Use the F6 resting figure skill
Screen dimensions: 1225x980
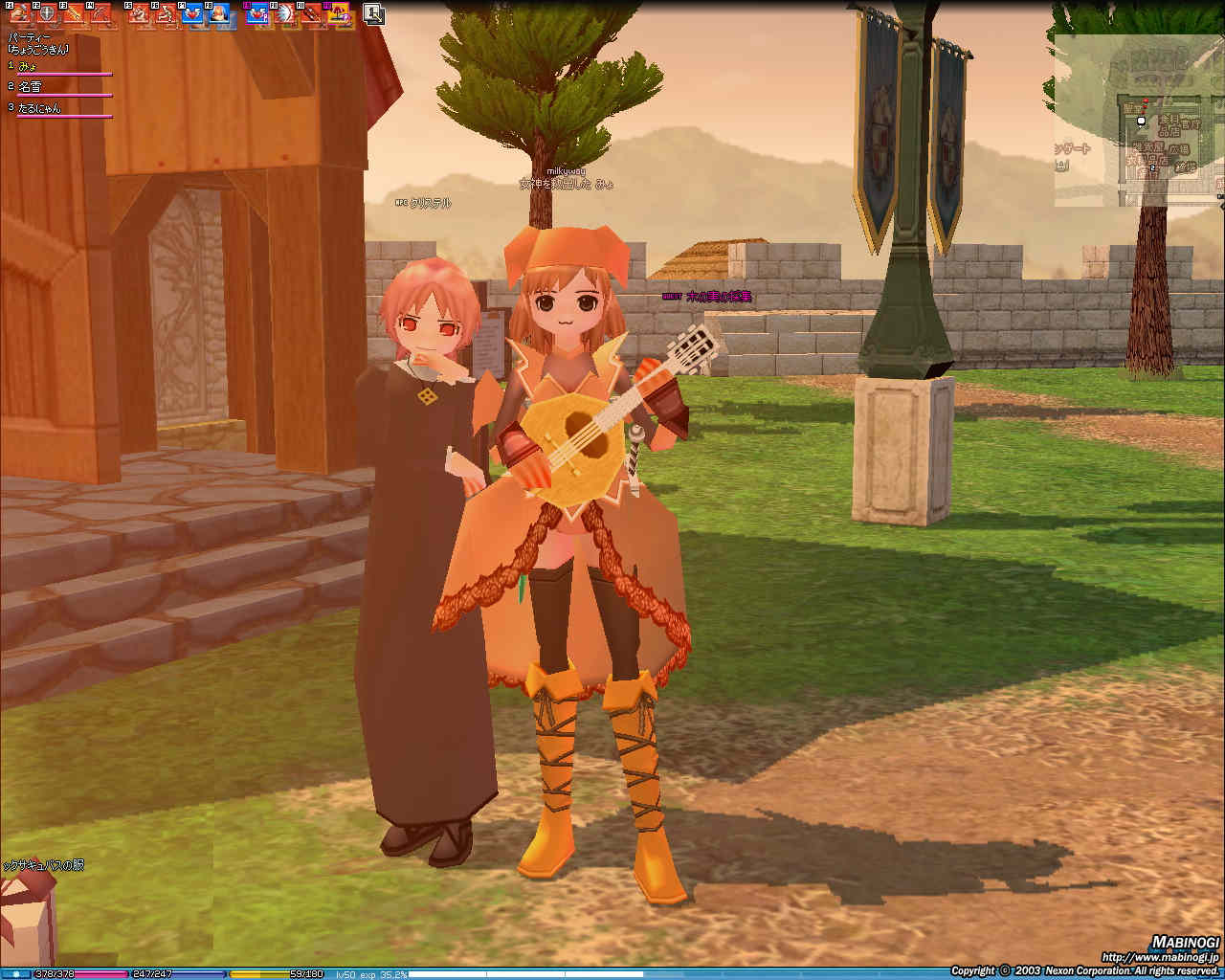point(166,13)
